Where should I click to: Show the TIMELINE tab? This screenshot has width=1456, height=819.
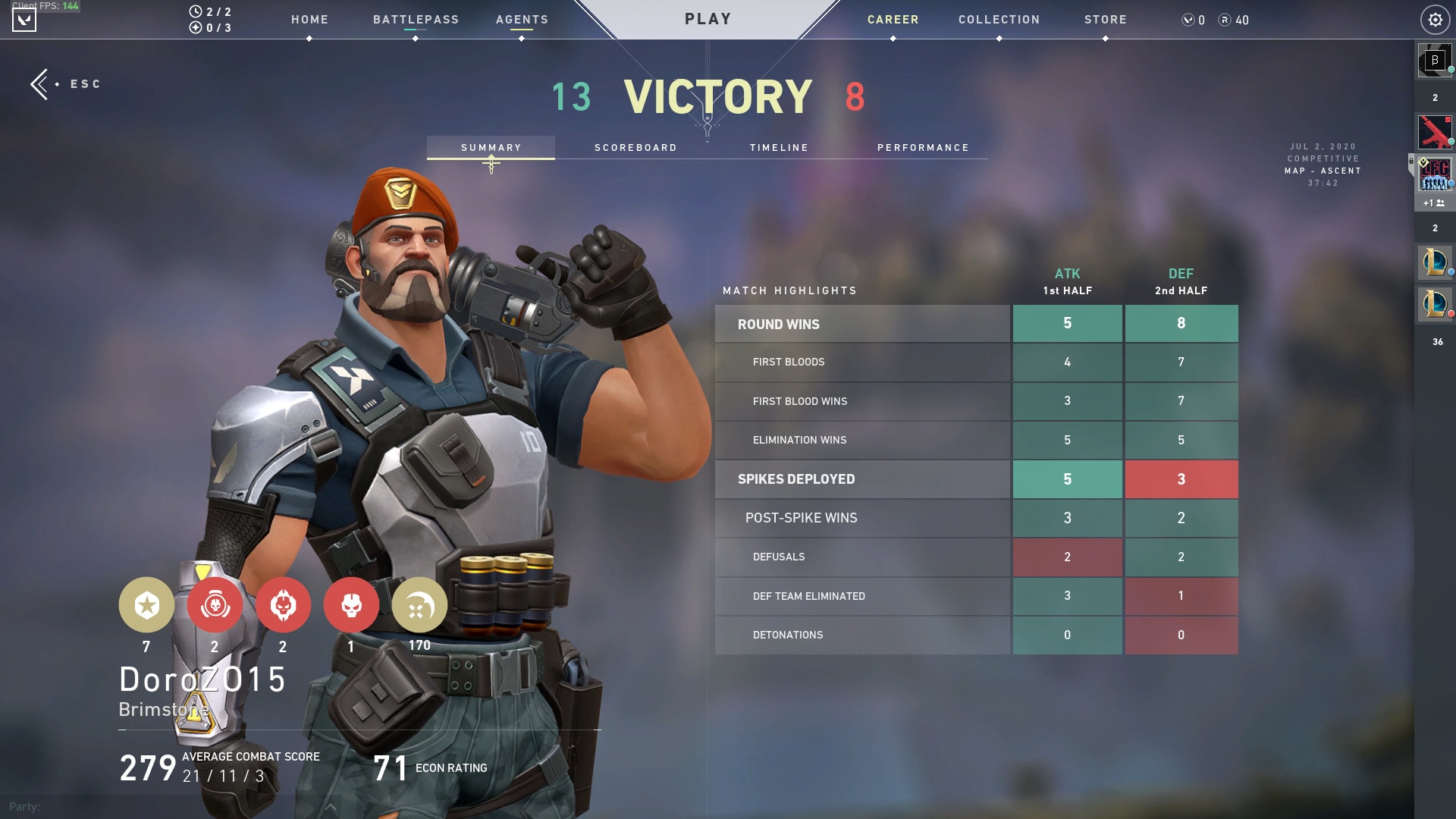(779, 148)
